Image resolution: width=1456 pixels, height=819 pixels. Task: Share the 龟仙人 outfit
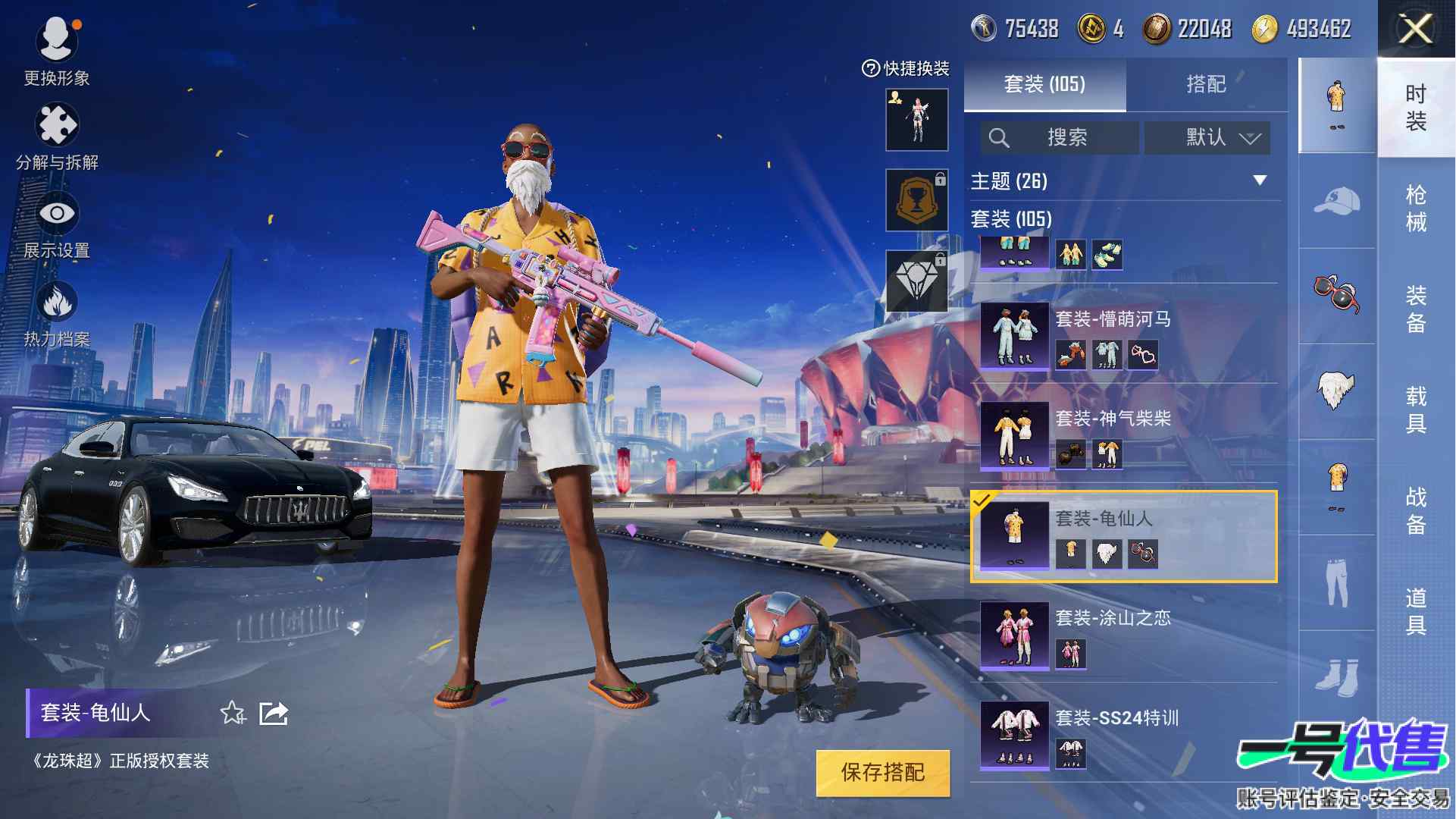(273, 713)
